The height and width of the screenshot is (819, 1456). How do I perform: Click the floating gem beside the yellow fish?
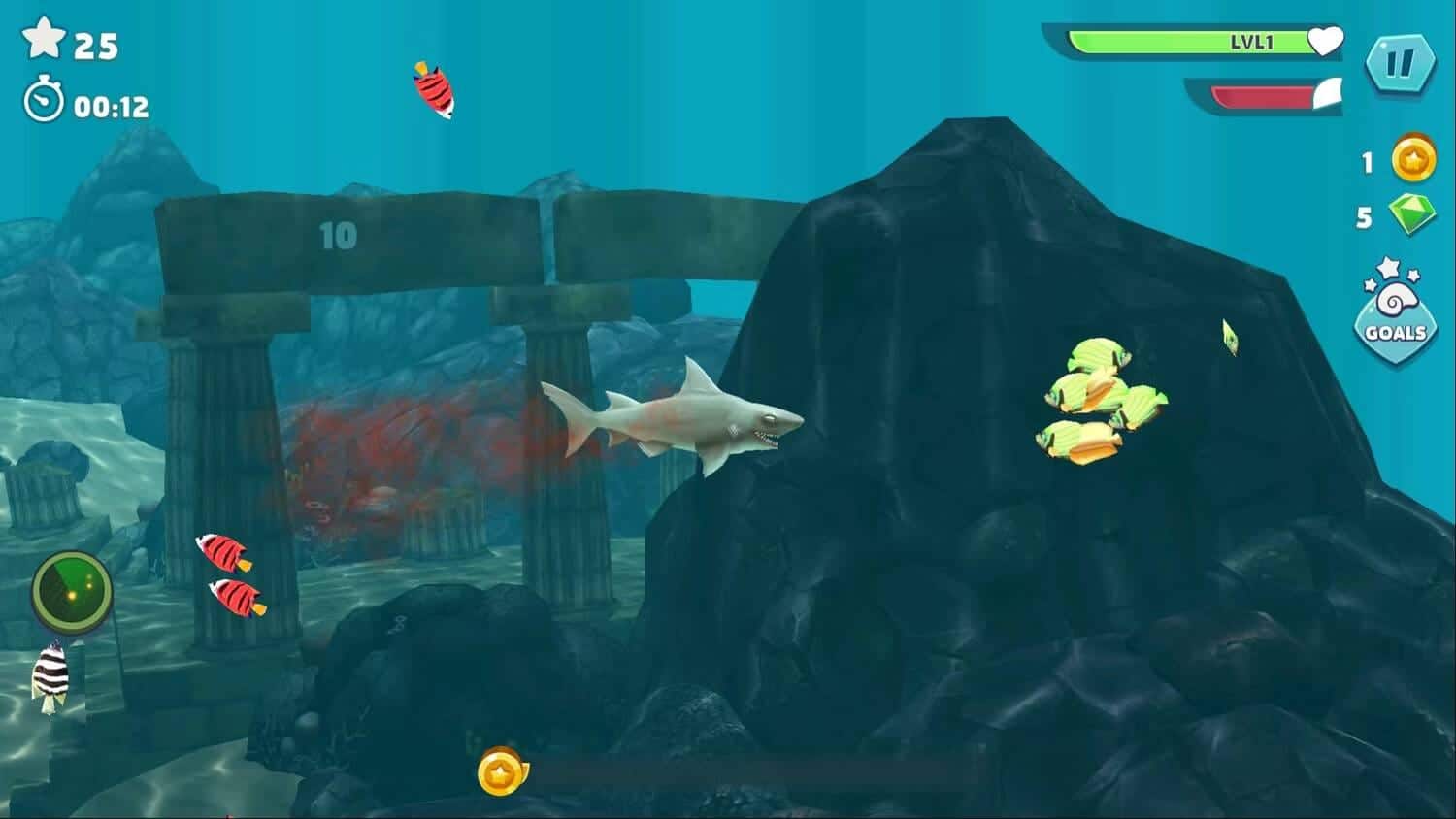1231,339
